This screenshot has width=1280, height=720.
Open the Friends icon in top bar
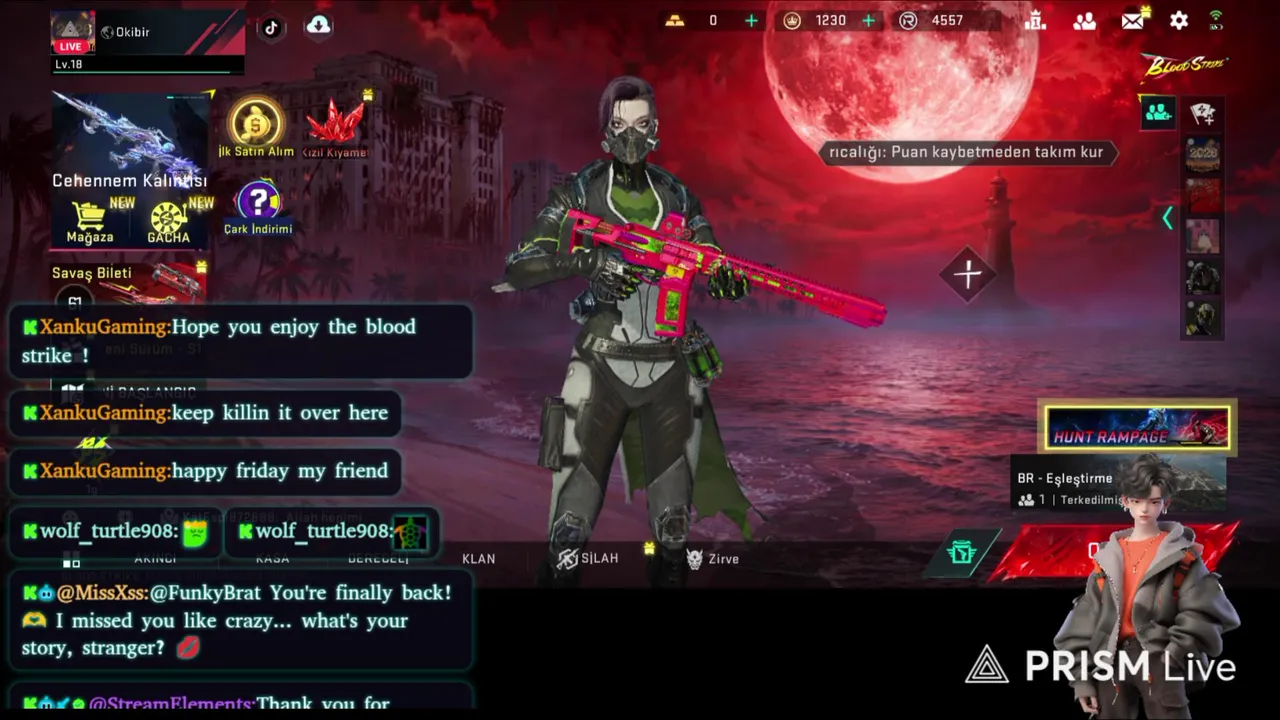point(1085,21)
